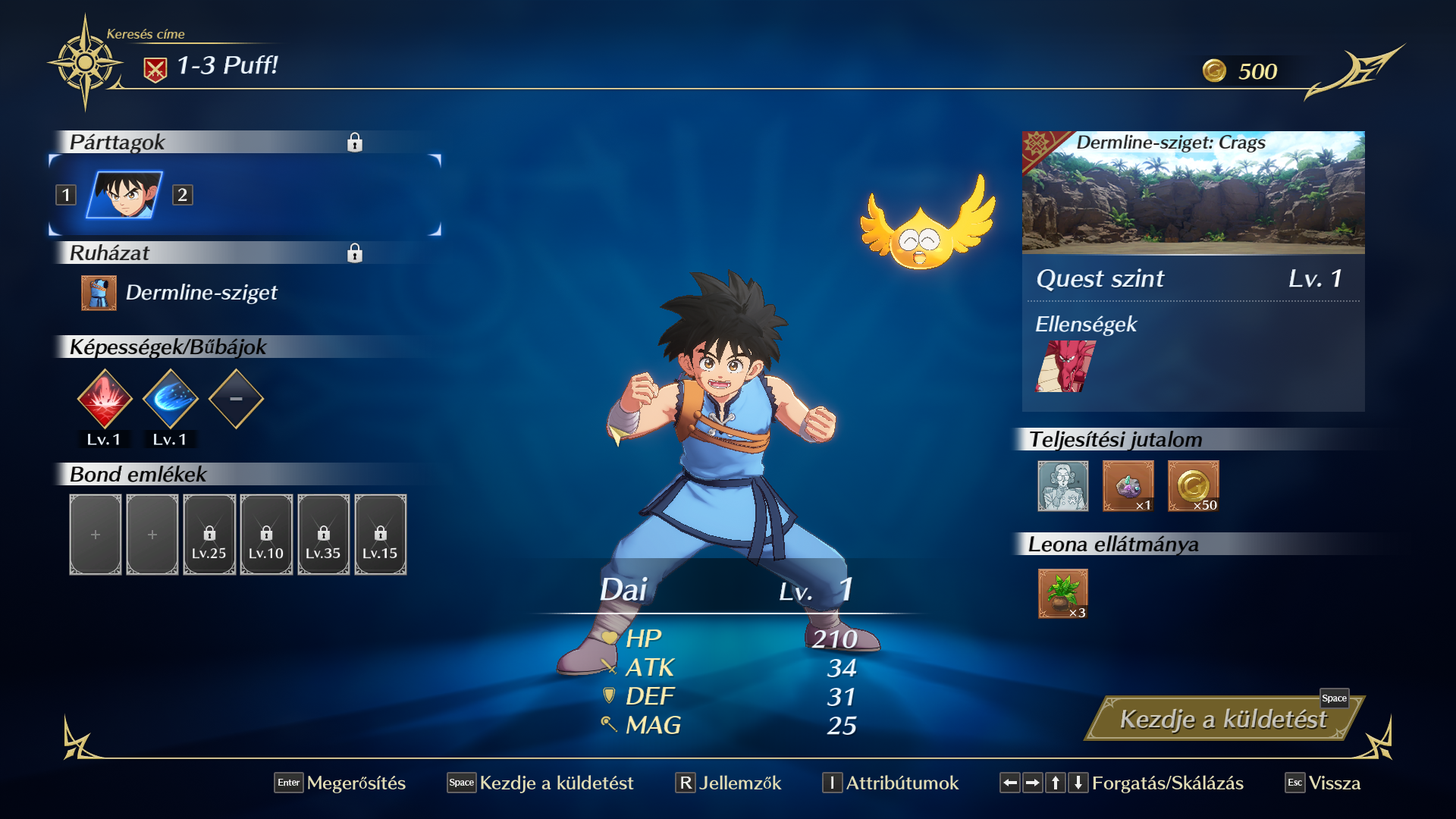This screenshot has width=1456, height=819.
Task: Open Jellemzők from the bottom bar
Action: coord(729,783)
